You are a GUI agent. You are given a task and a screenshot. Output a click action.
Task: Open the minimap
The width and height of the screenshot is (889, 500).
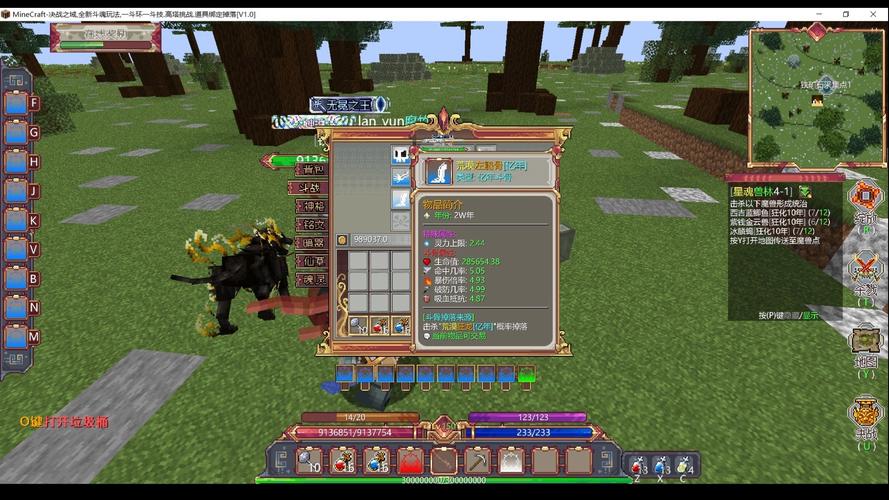[x=816, y=96]
